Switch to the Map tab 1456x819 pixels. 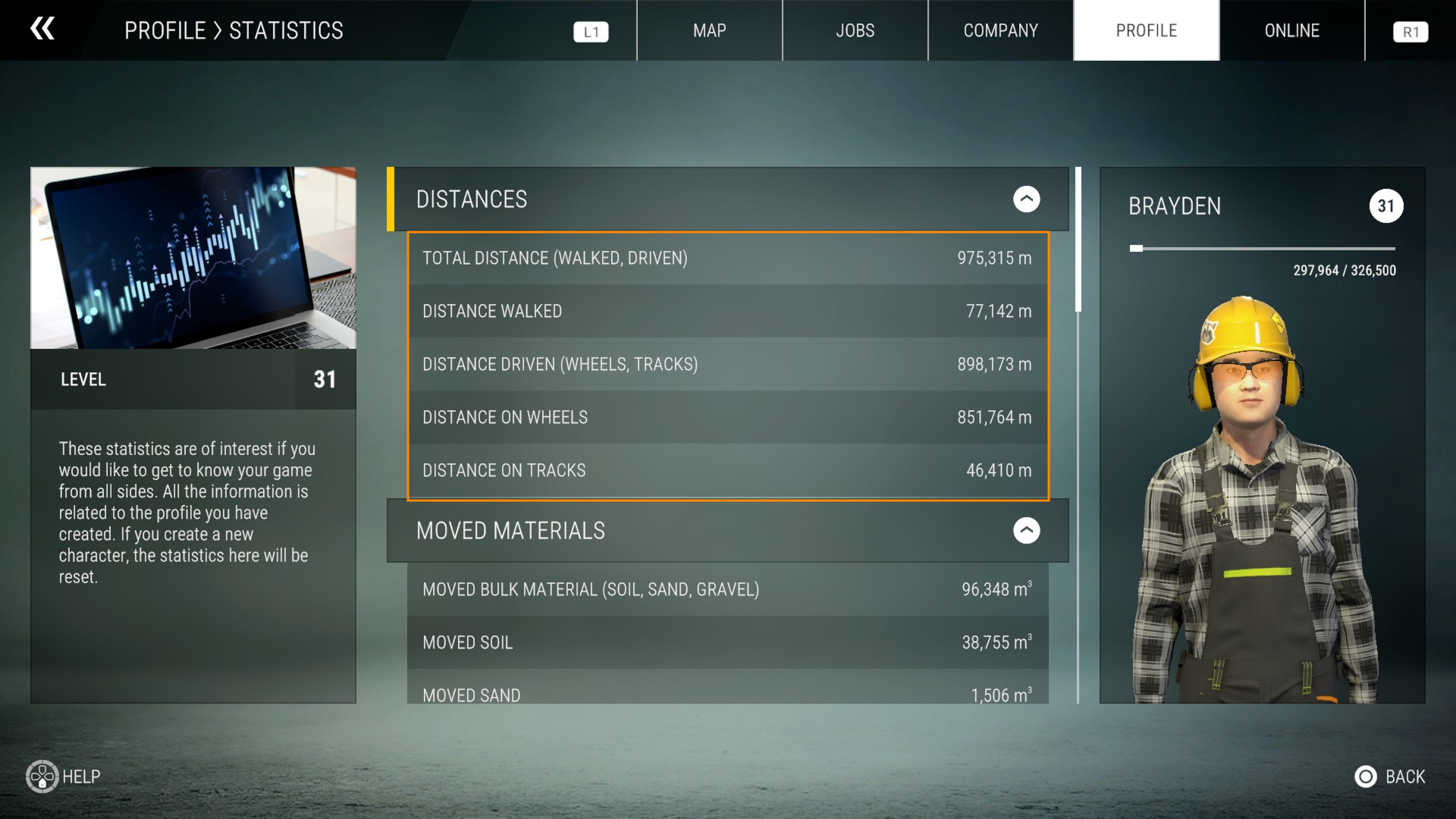click(709, 30)
